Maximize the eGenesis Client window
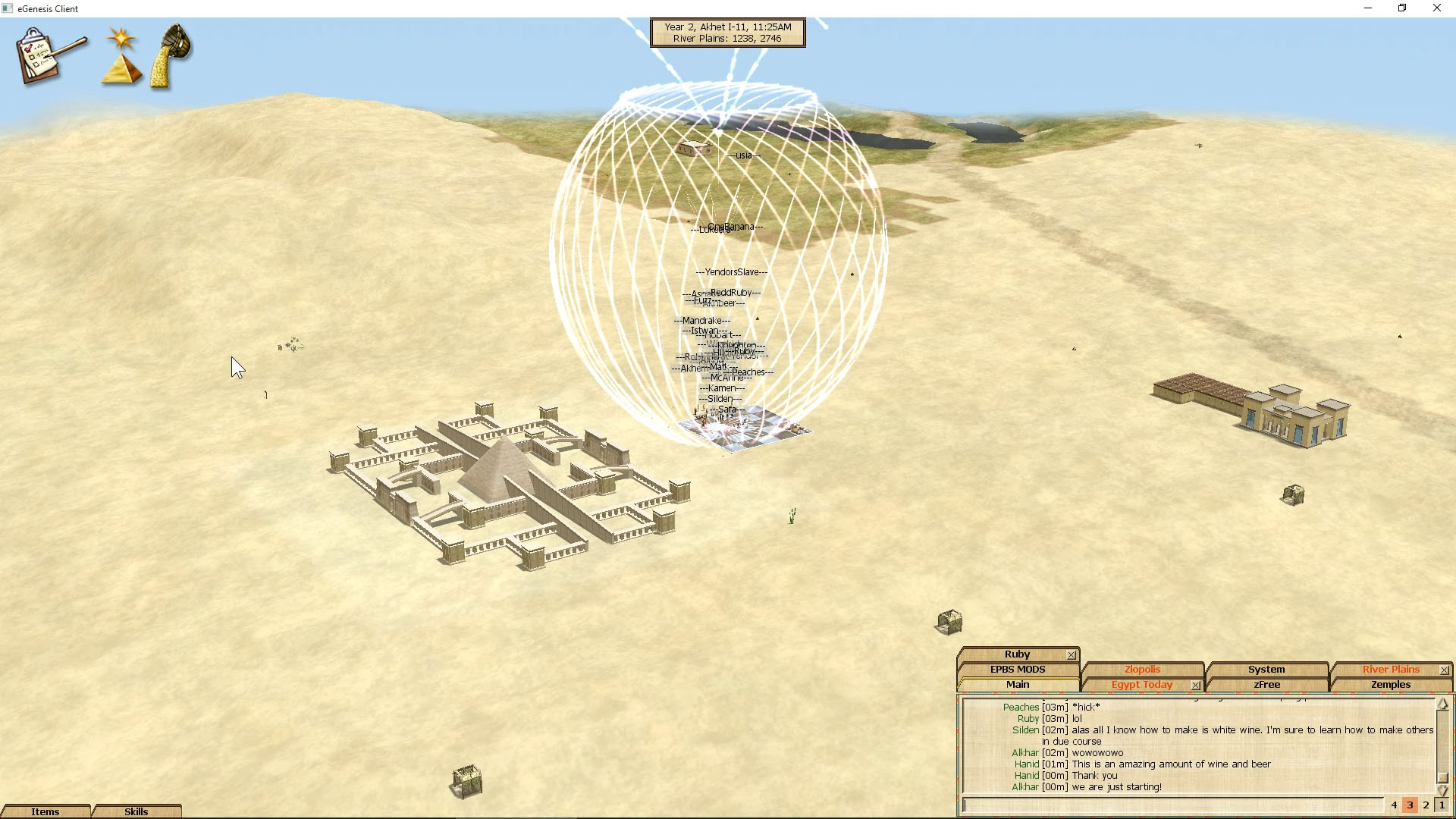The image size is (1456, 819). (1402, 8)
